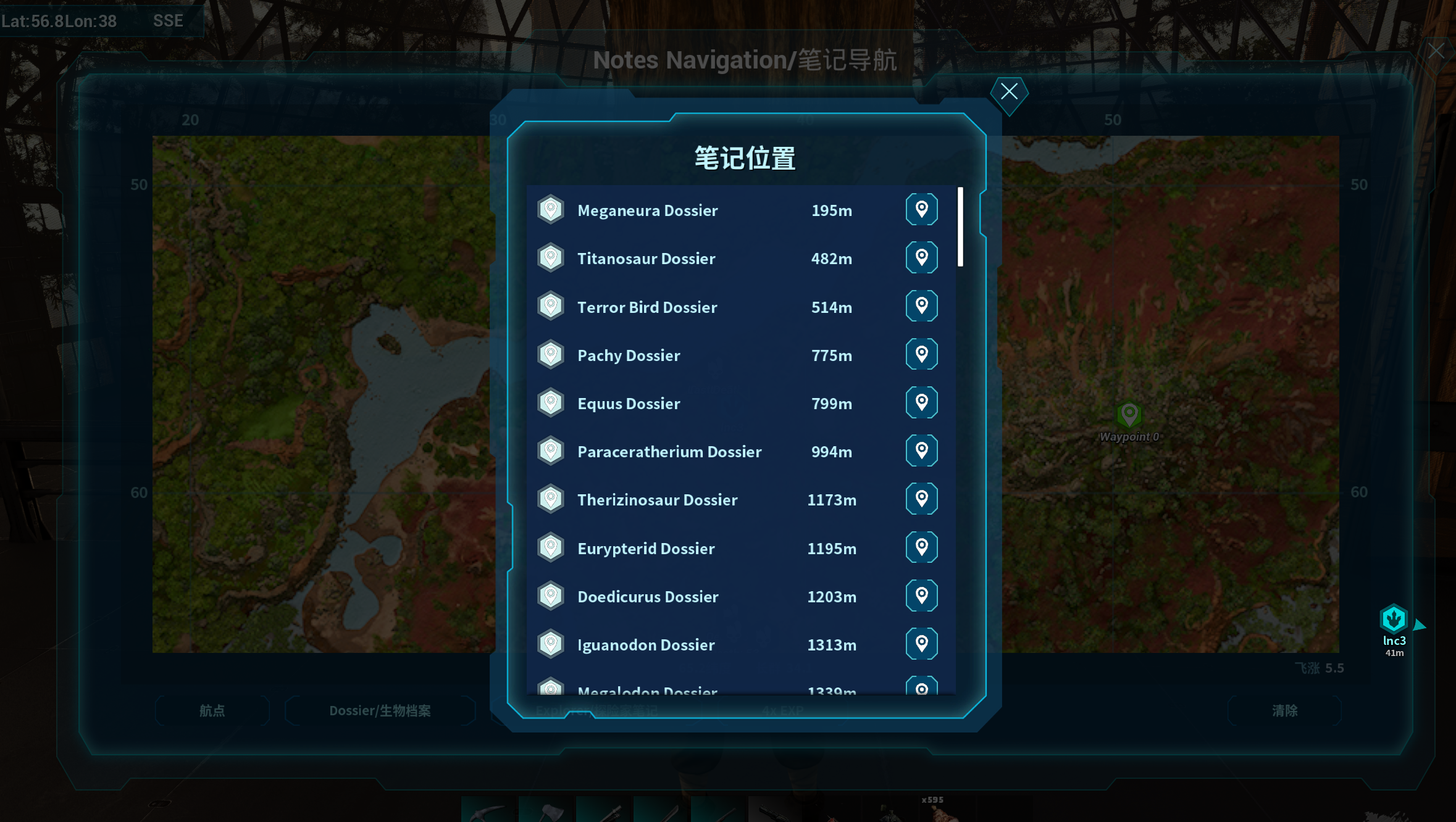Navigate to the Iguanodon Dossier

(921, 644)
